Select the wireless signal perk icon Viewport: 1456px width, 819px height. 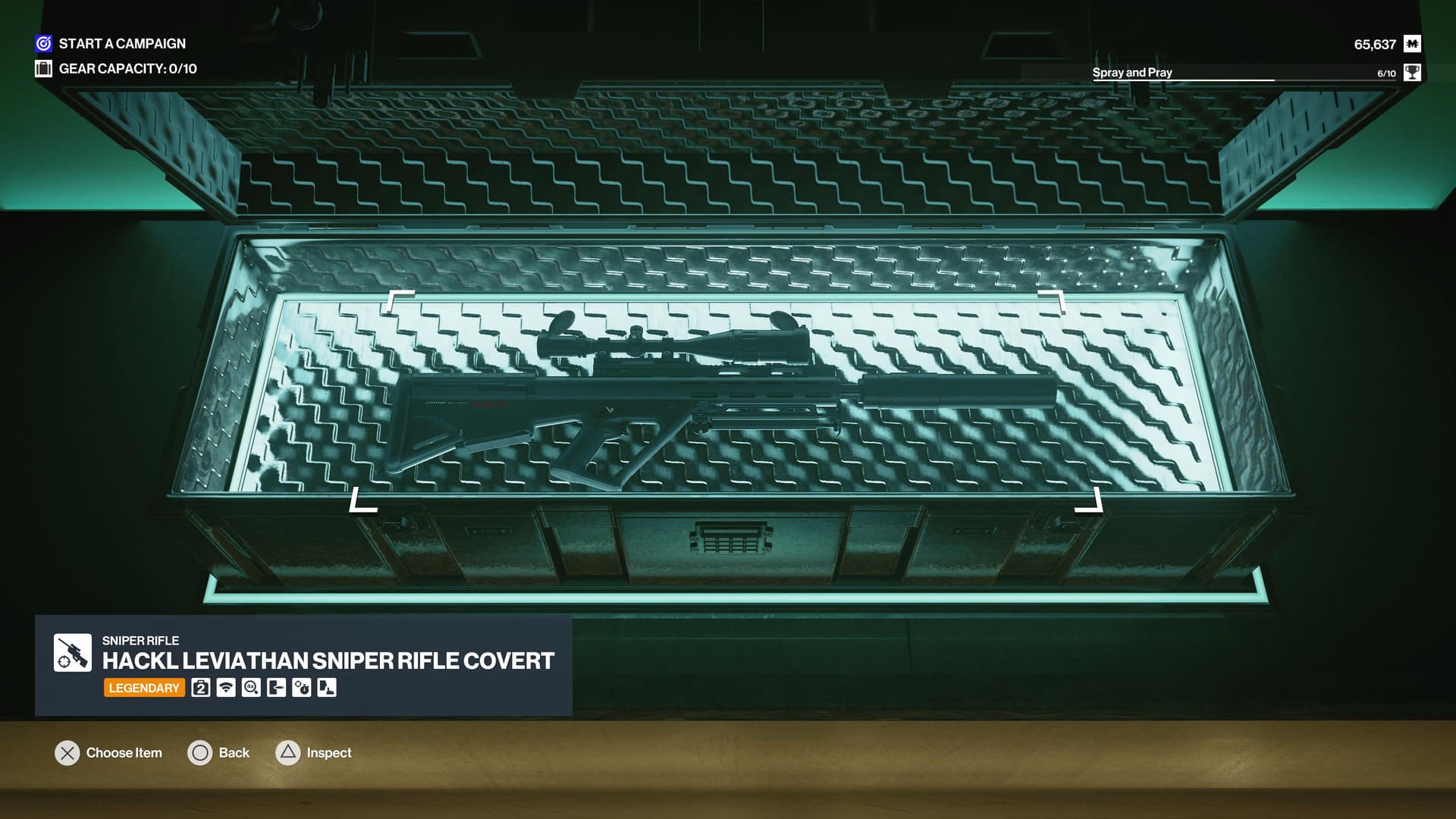click(x=226, y=688)
